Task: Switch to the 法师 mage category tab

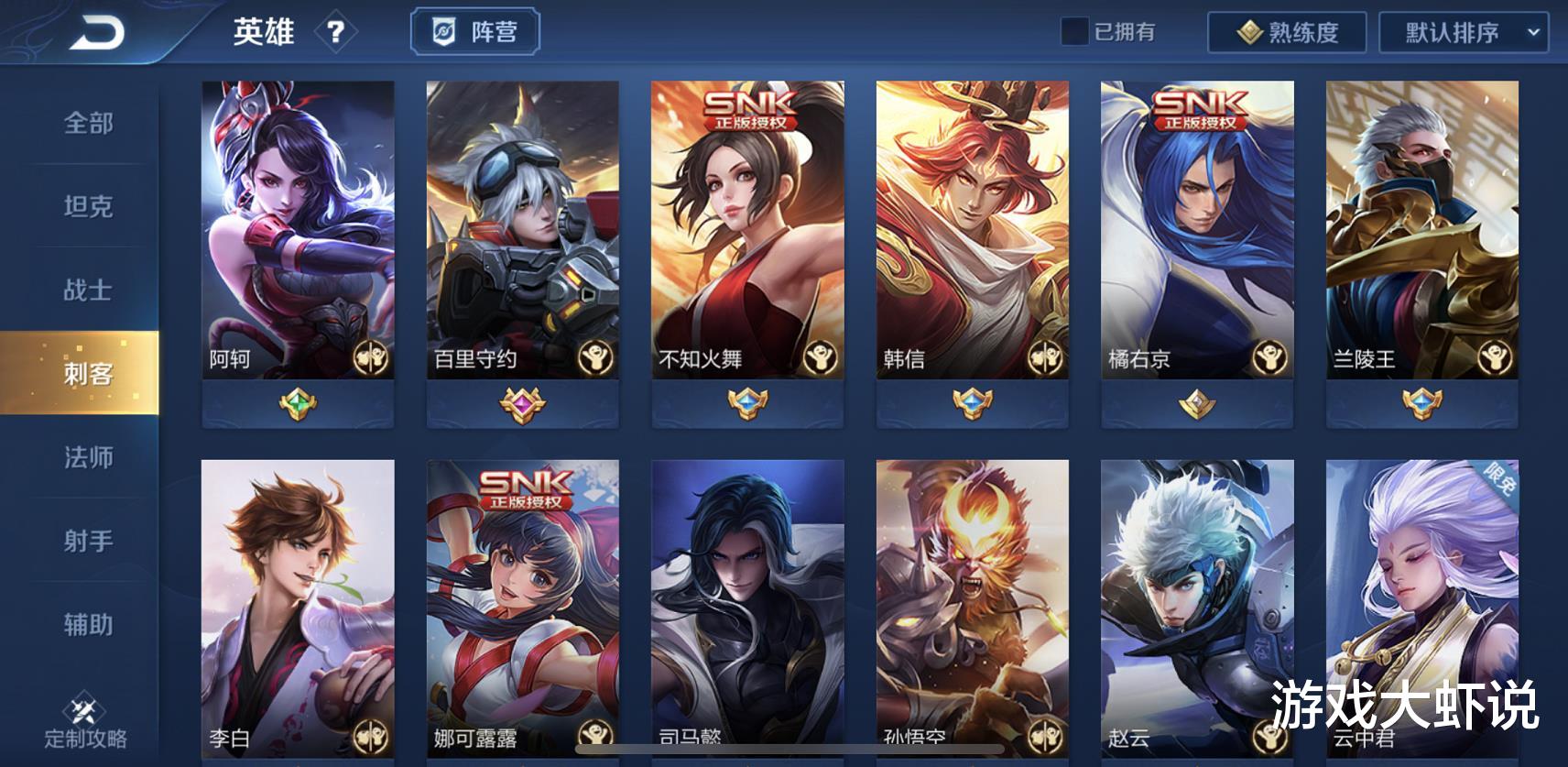Action: (87, 457)
